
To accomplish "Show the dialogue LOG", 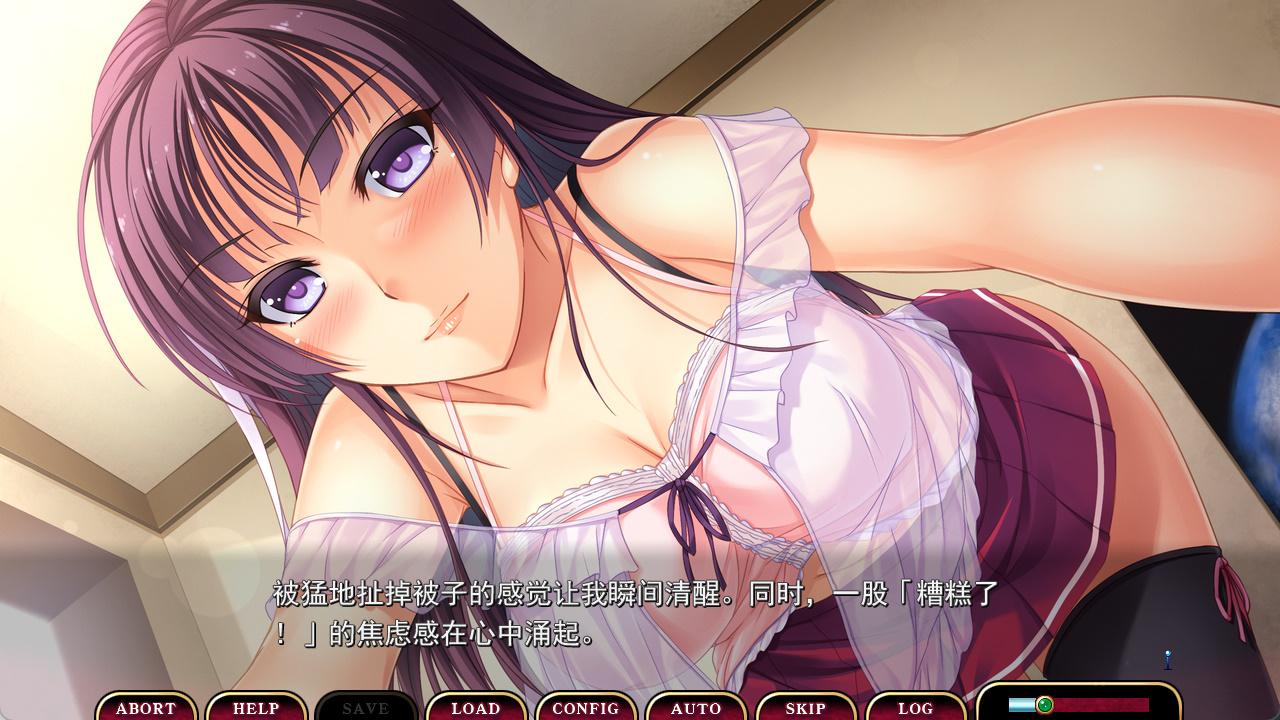I will coord(916,708).
